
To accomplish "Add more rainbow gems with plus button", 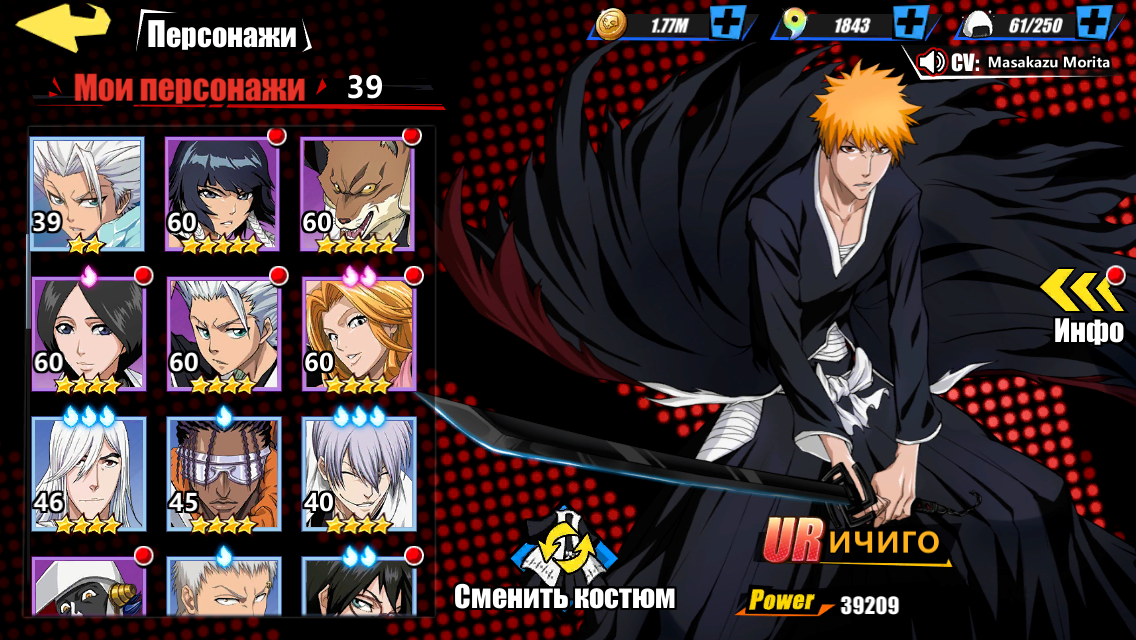I will [911, 22].
